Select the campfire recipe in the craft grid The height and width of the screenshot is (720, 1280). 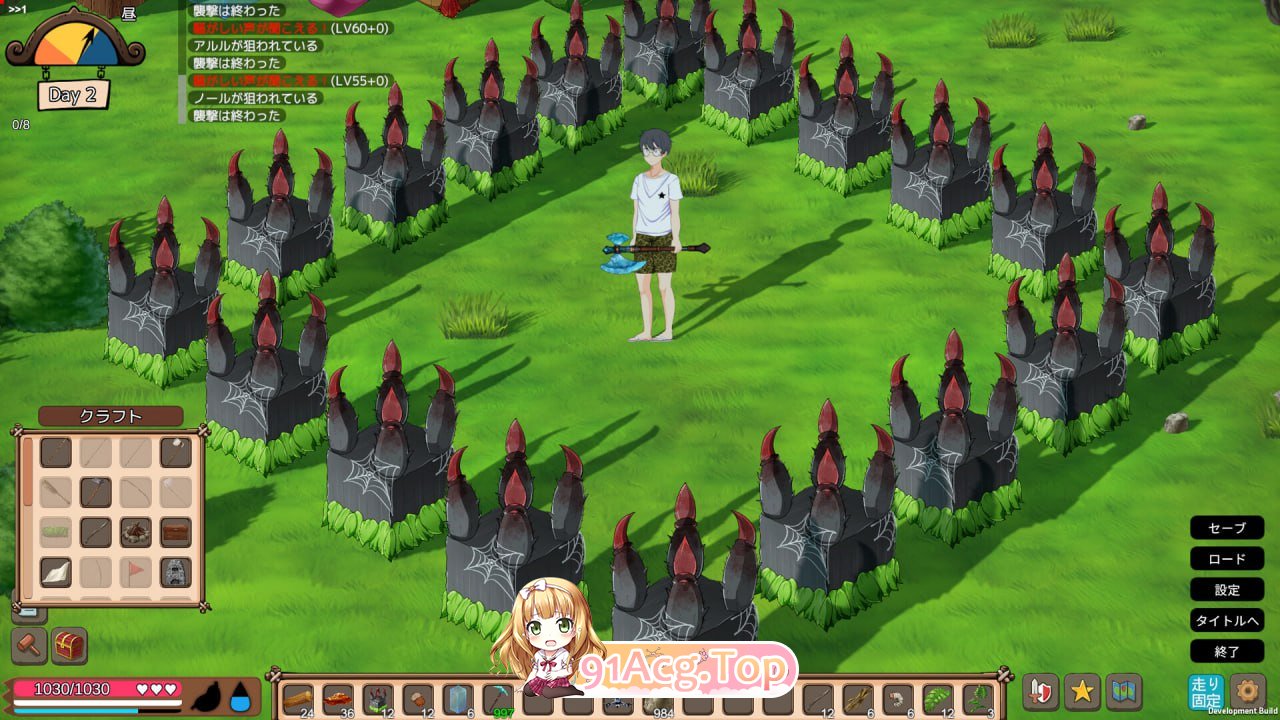(x=136, y=533)
